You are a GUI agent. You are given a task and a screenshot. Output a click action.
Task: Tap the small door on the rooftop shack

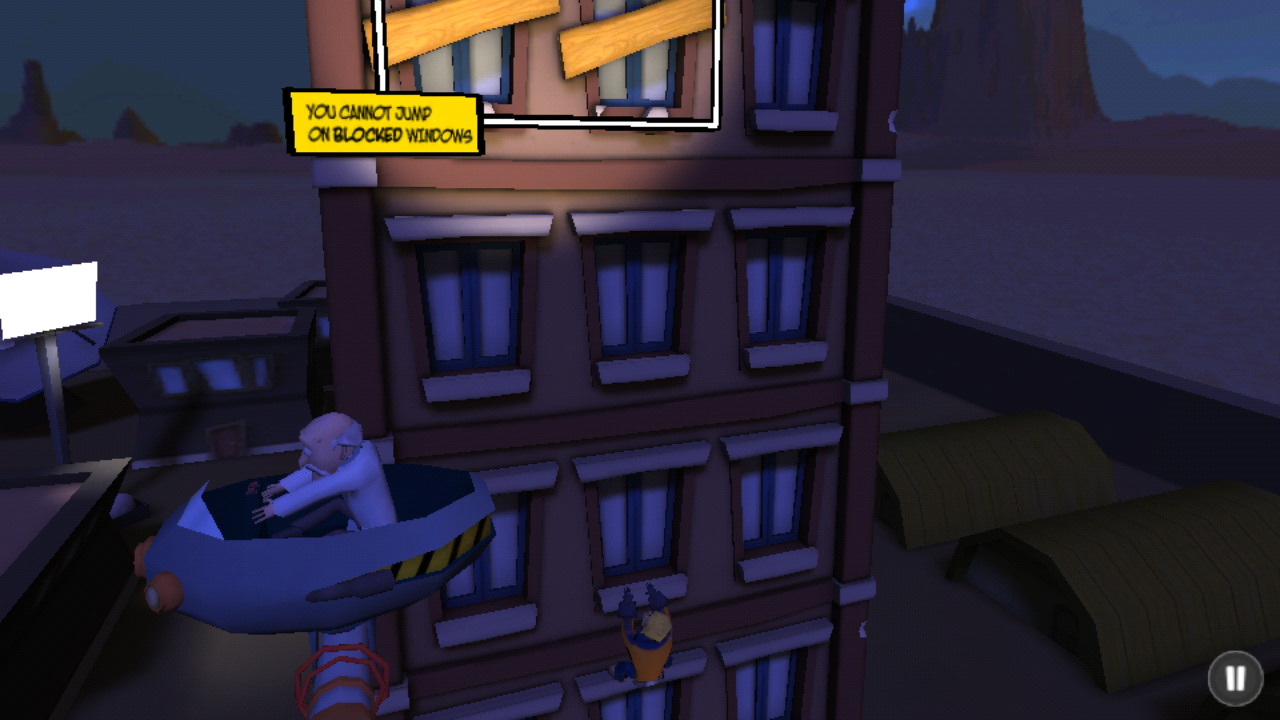pyautogui.click(x=228, y=440)
